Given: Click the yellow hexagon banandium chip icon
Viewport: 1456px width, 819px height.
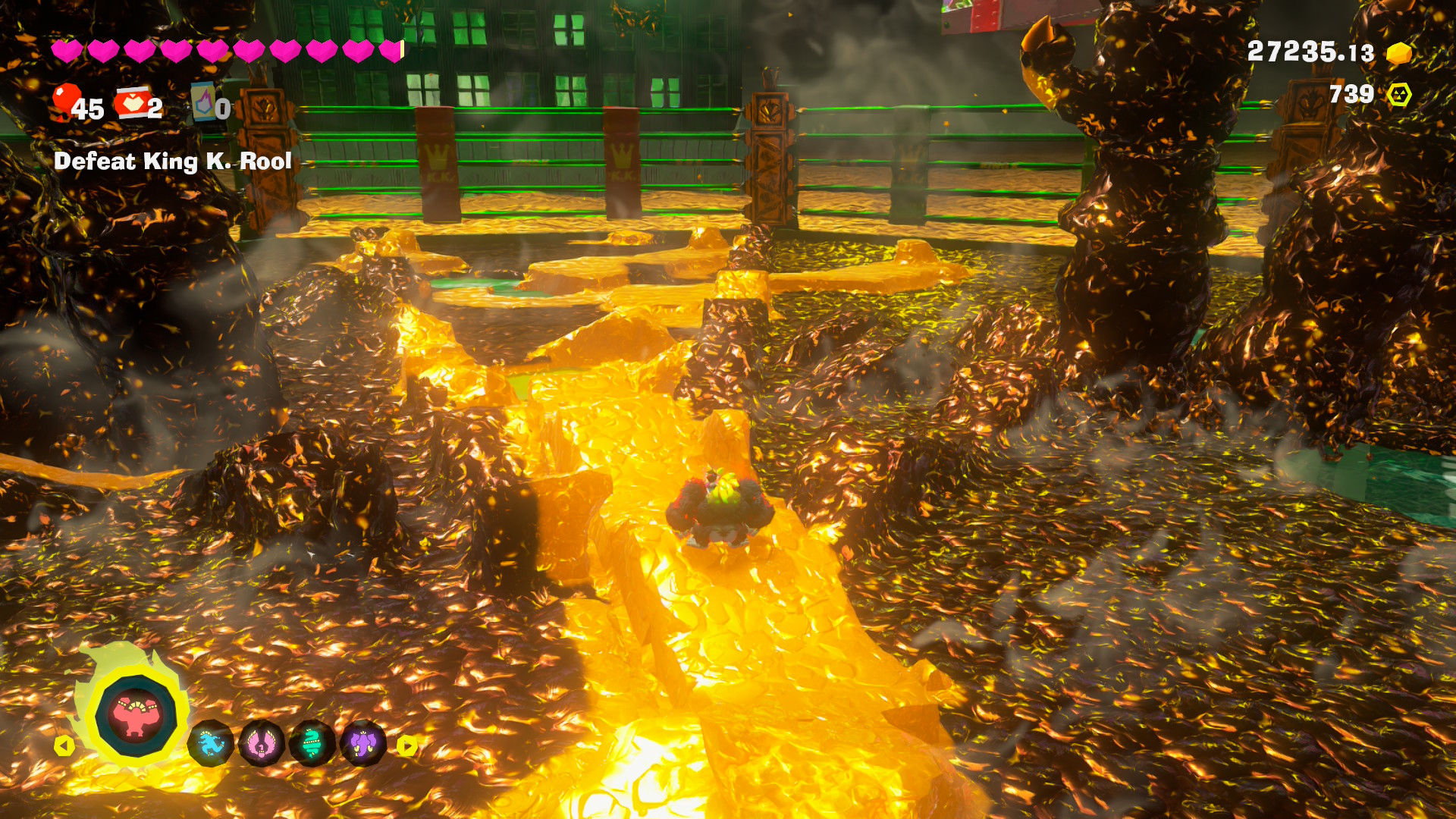Looking at the screenshot, I should (x=1399, y=95).
